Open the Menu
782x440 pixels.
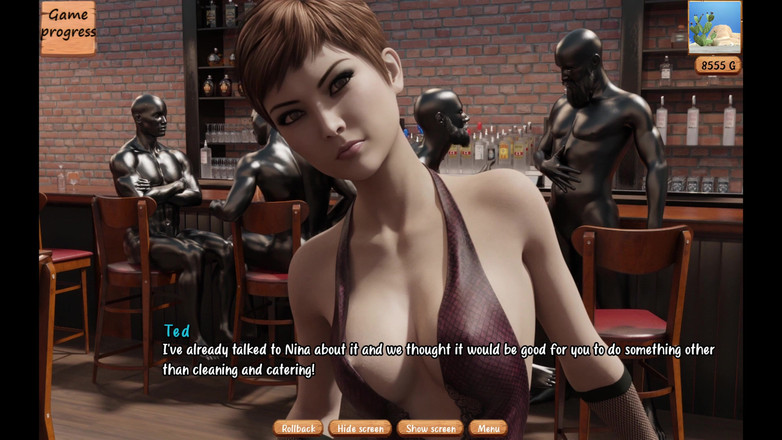point(488,428)
